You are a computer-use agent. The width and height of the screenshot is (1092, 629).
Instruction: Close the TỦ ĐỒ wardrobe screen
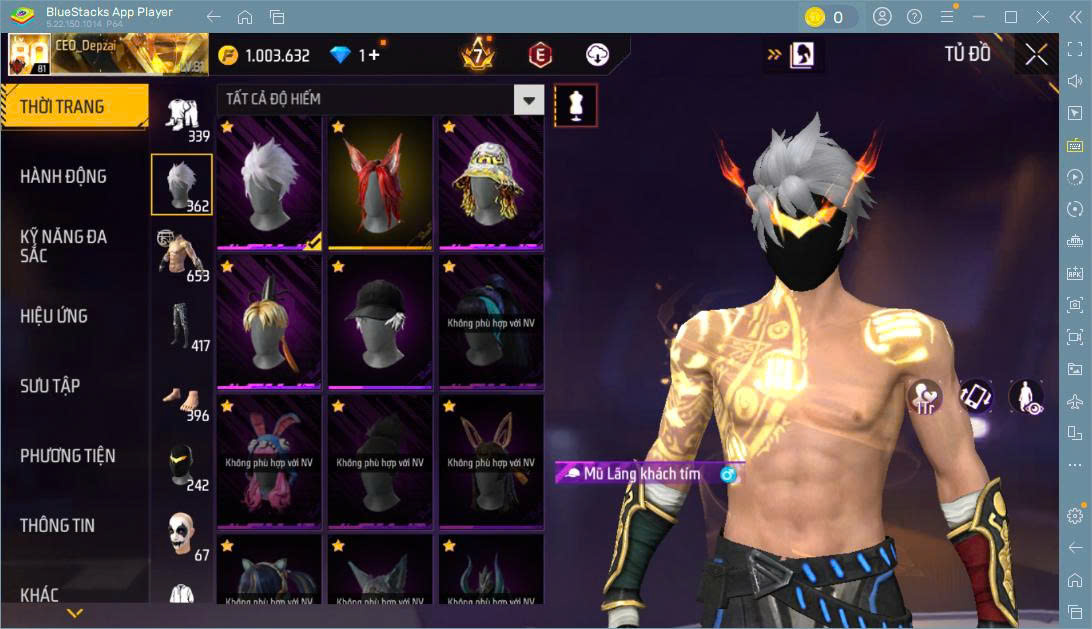[1036, 54]
